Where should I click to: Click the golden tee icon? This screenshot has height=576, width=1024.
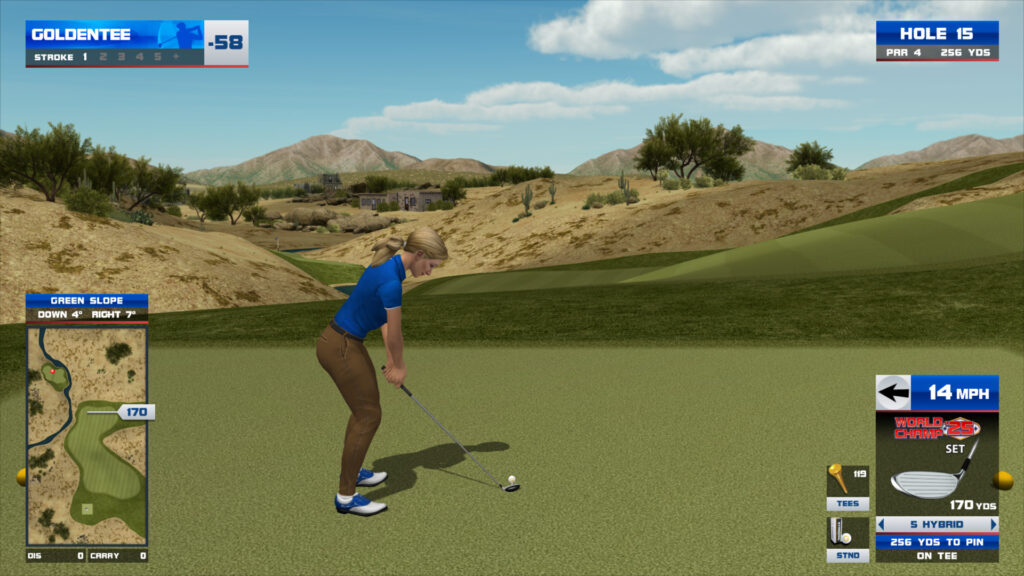pyautogui.click(x=838, y=475)
